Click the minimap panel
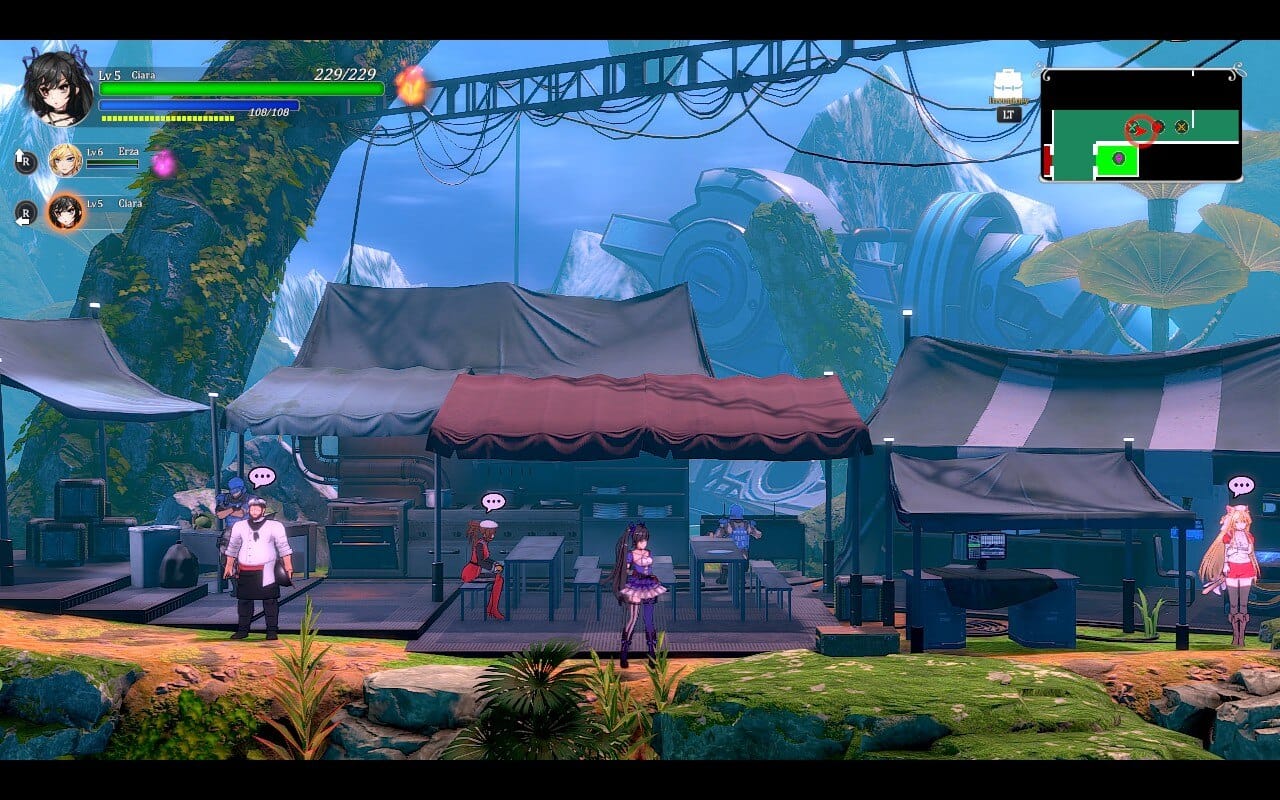Viewport: 1280px width, 800px height. 1141,125
